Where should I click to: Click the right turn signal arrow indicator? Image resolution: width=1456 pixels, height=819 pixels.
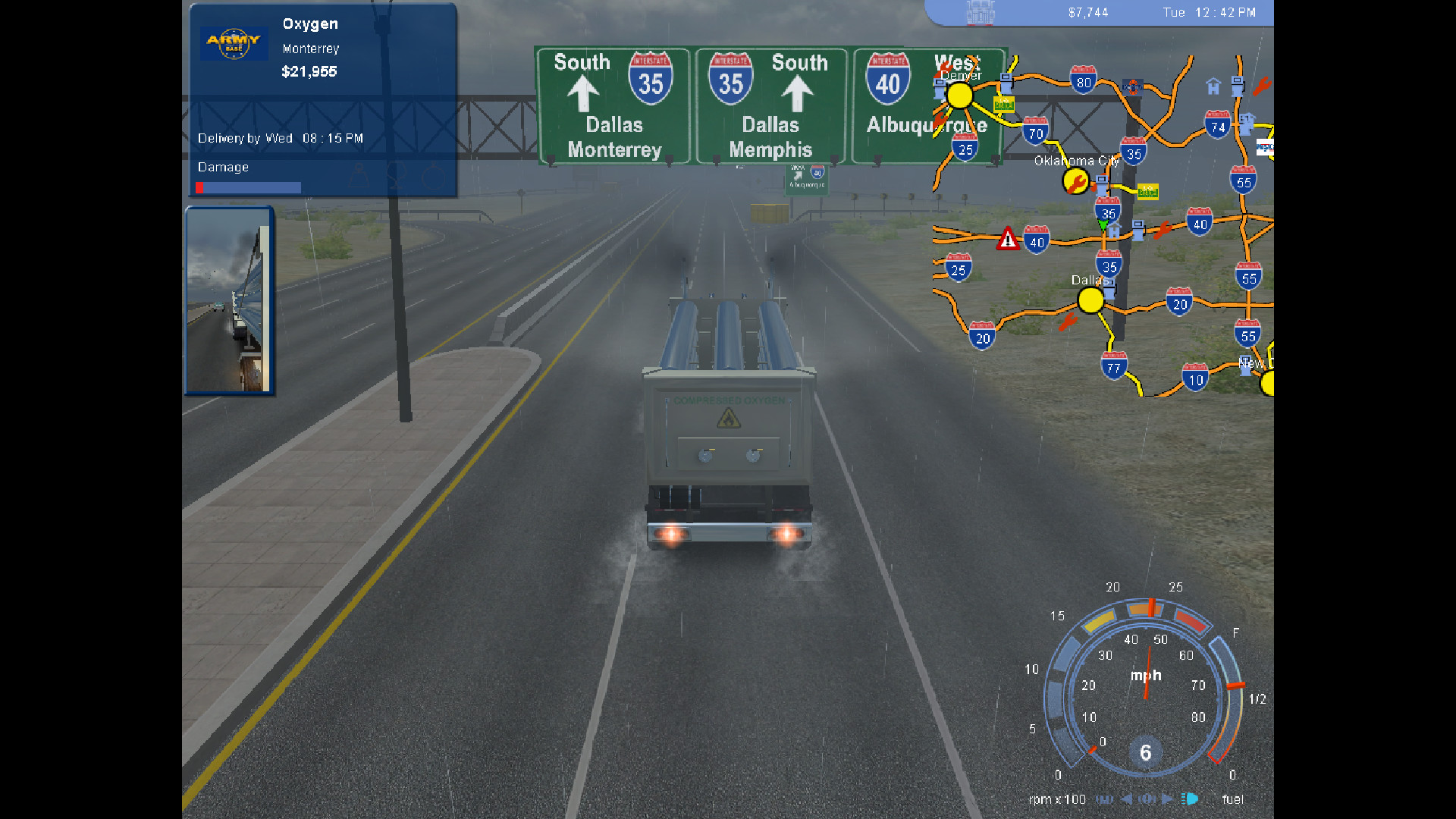[x=1167, y=799]
